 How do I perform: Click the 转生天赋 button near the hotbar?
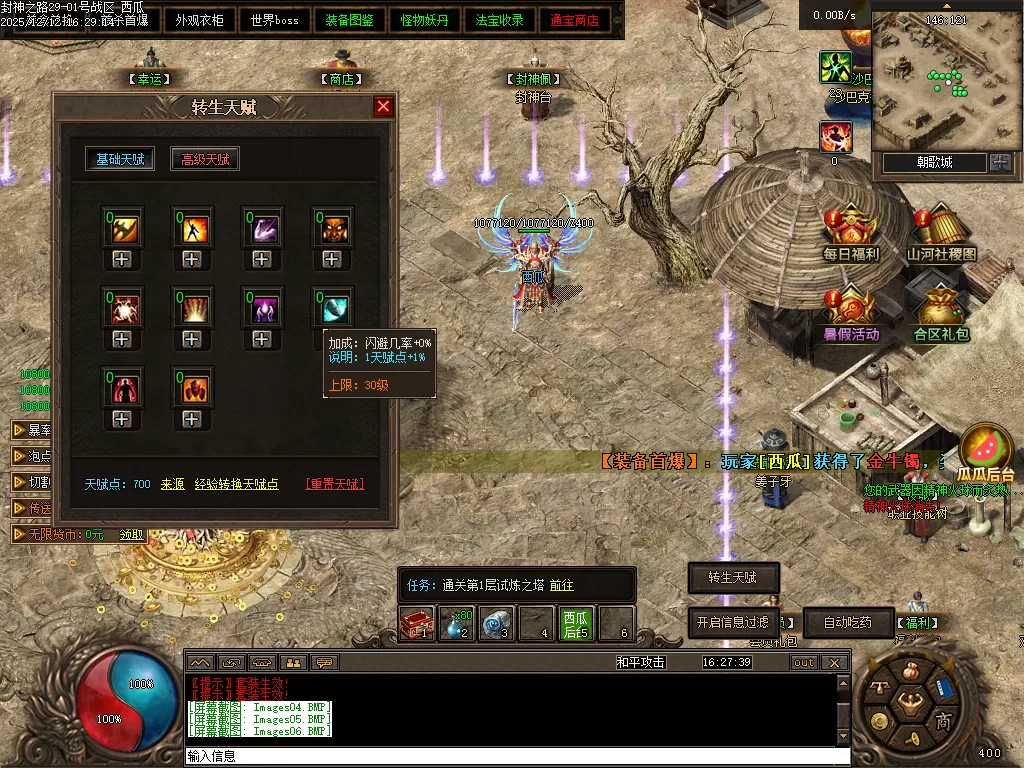[x=733, y=578]
